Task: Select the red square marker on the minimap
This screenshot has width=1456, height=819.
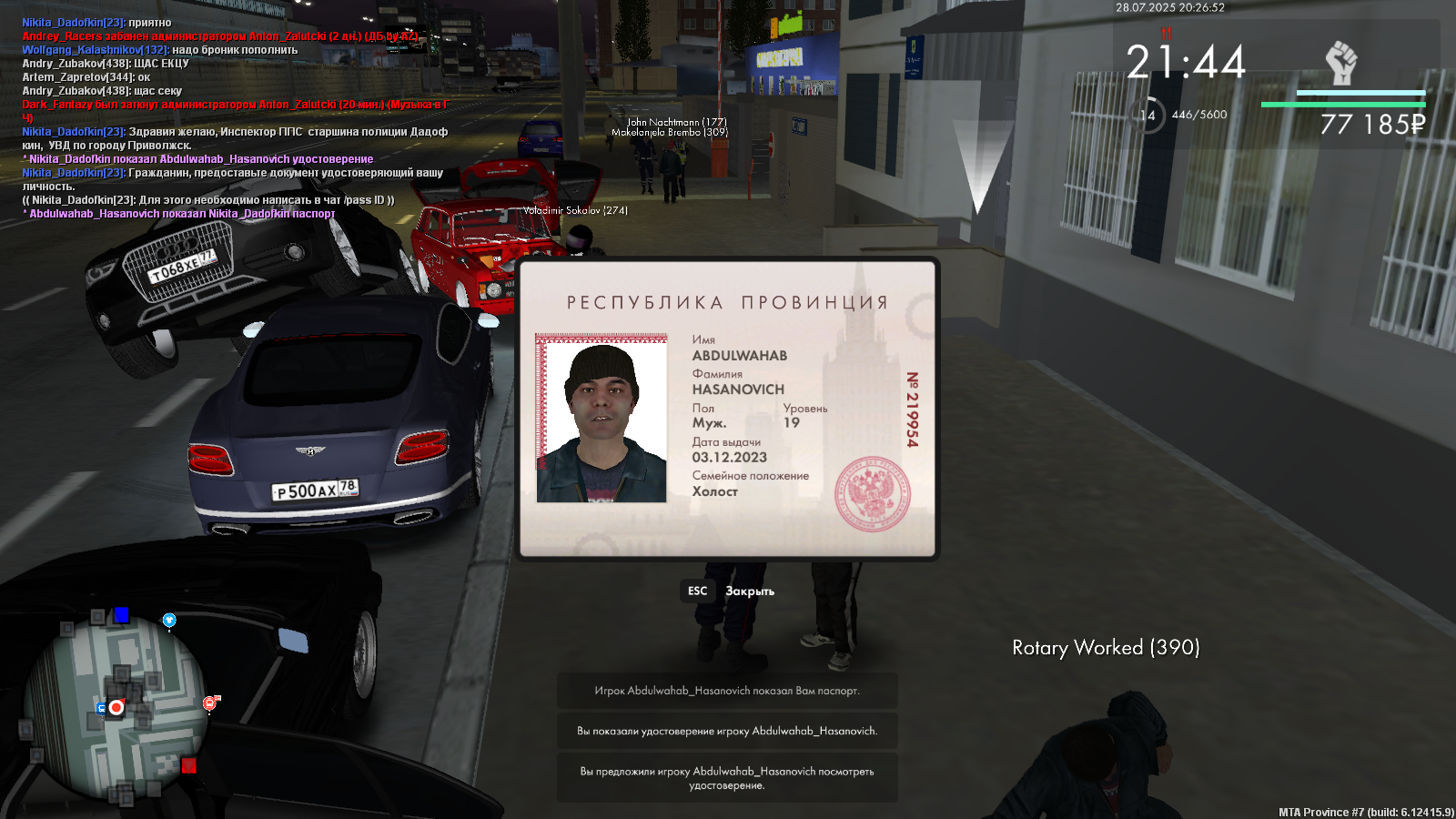Action: click(189, 765)
